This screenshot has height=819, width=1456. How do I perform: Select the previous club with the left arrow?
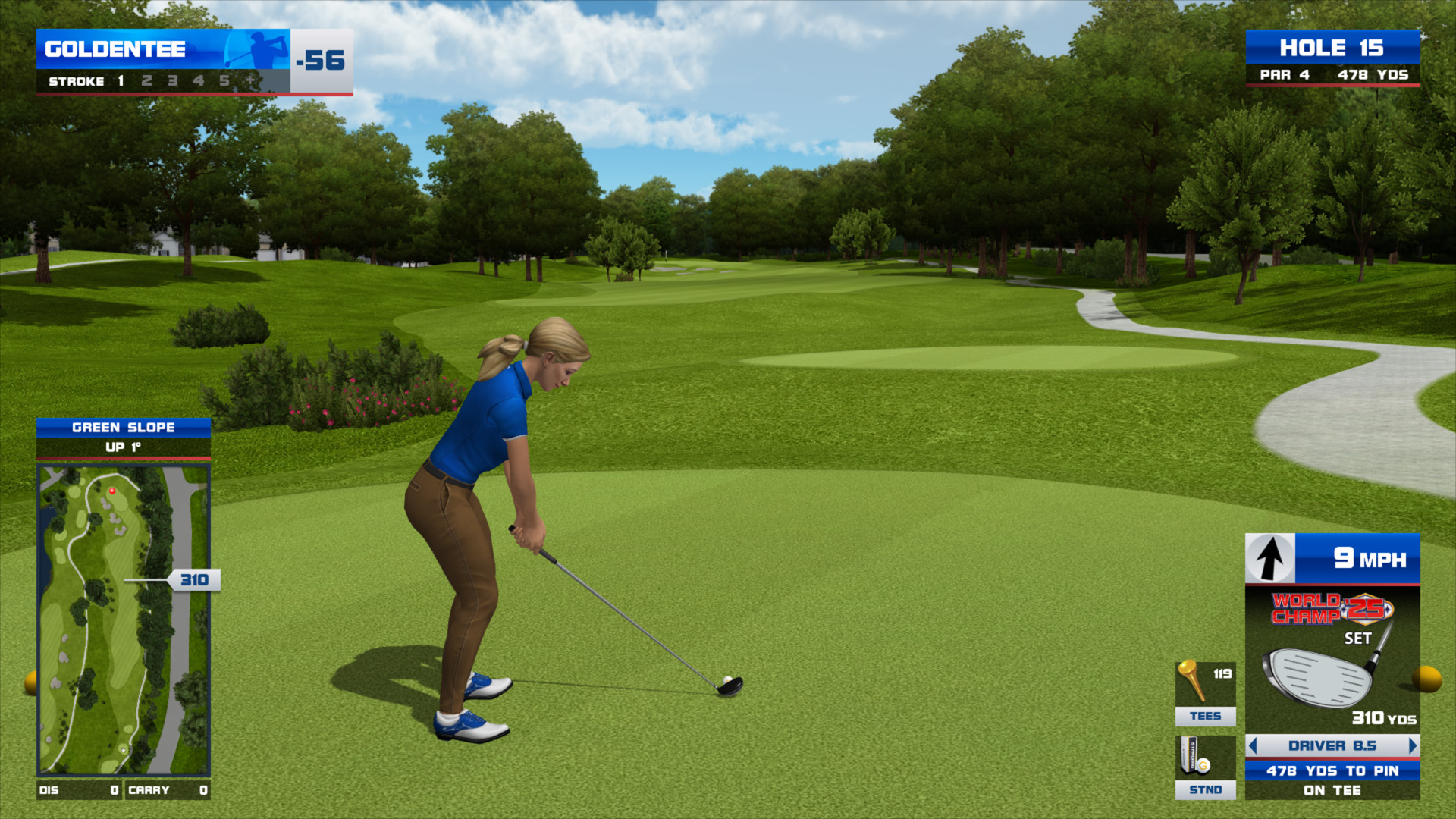[x=1254, y=745]
